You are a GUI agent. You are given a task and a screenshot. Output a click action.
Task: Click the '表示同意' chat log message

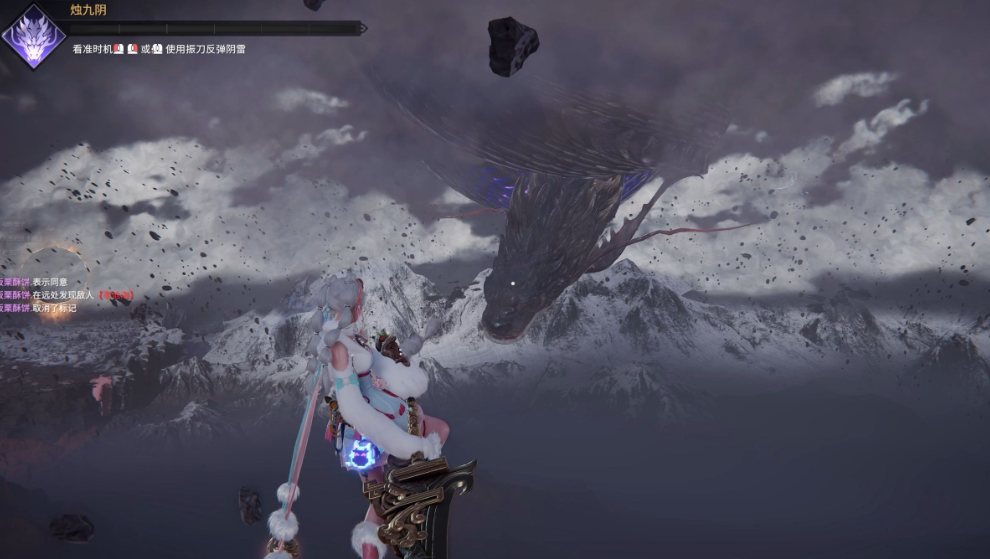(x=52, y=282)
